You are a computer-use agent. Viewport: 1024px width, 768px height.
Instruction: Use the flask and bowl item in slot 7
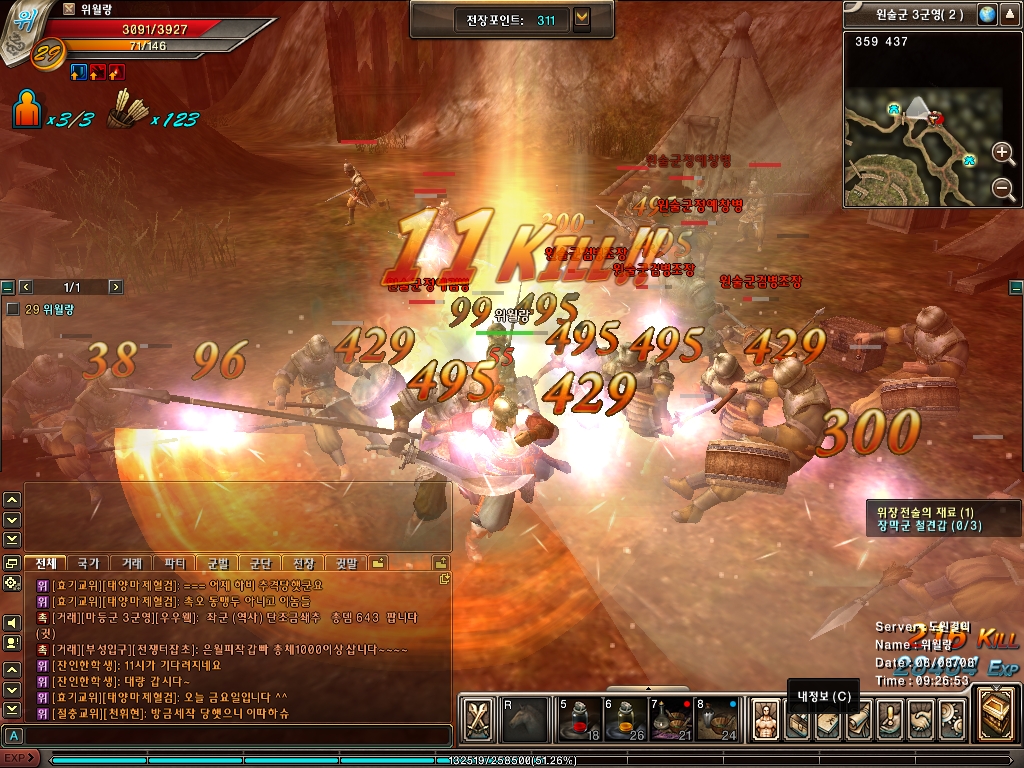point(664,719)
